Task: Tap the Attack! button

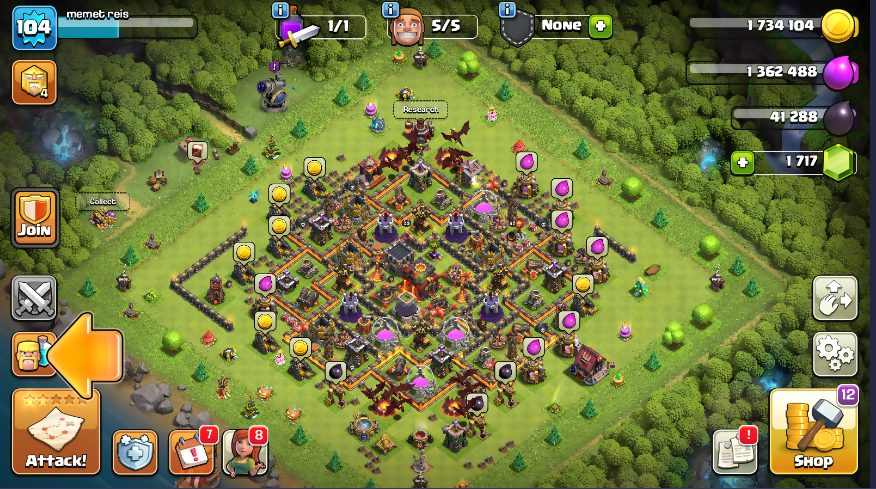Action: click(56, 432)
